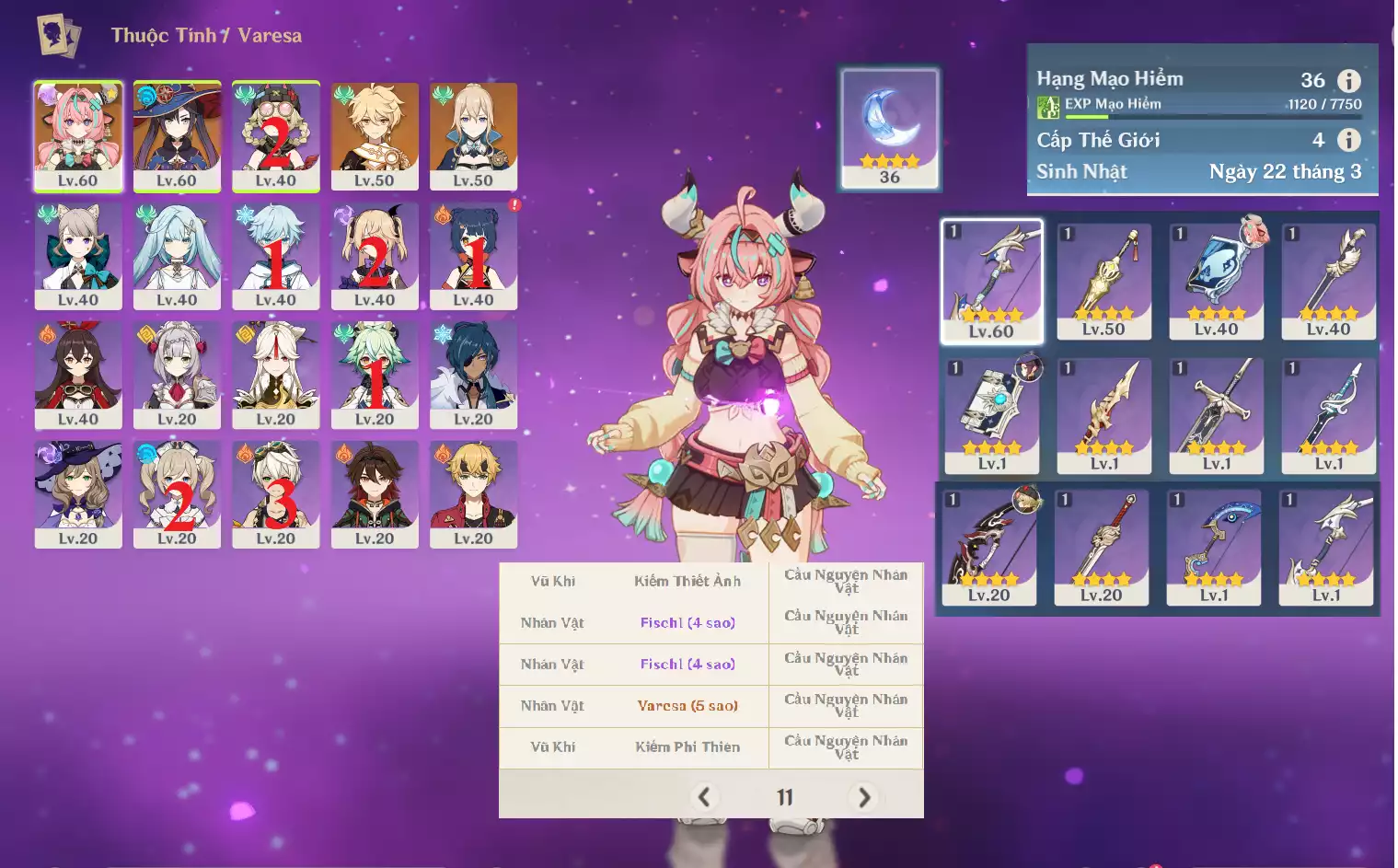Go to the previous wish history page
The image size is (1398, 868).
pyautogui.click(x=704, y=797)
